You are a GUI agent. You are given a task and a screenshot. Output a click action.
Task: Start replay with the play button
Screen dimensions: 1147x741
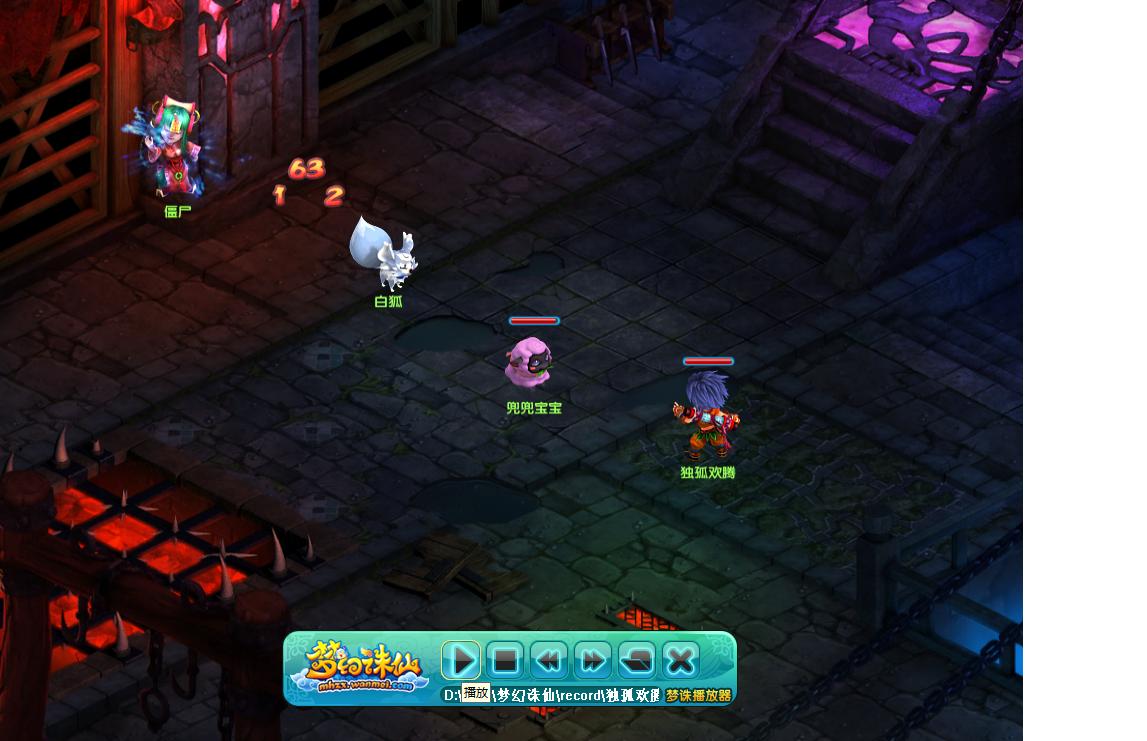pyautogui.click(x=461, y=660)
